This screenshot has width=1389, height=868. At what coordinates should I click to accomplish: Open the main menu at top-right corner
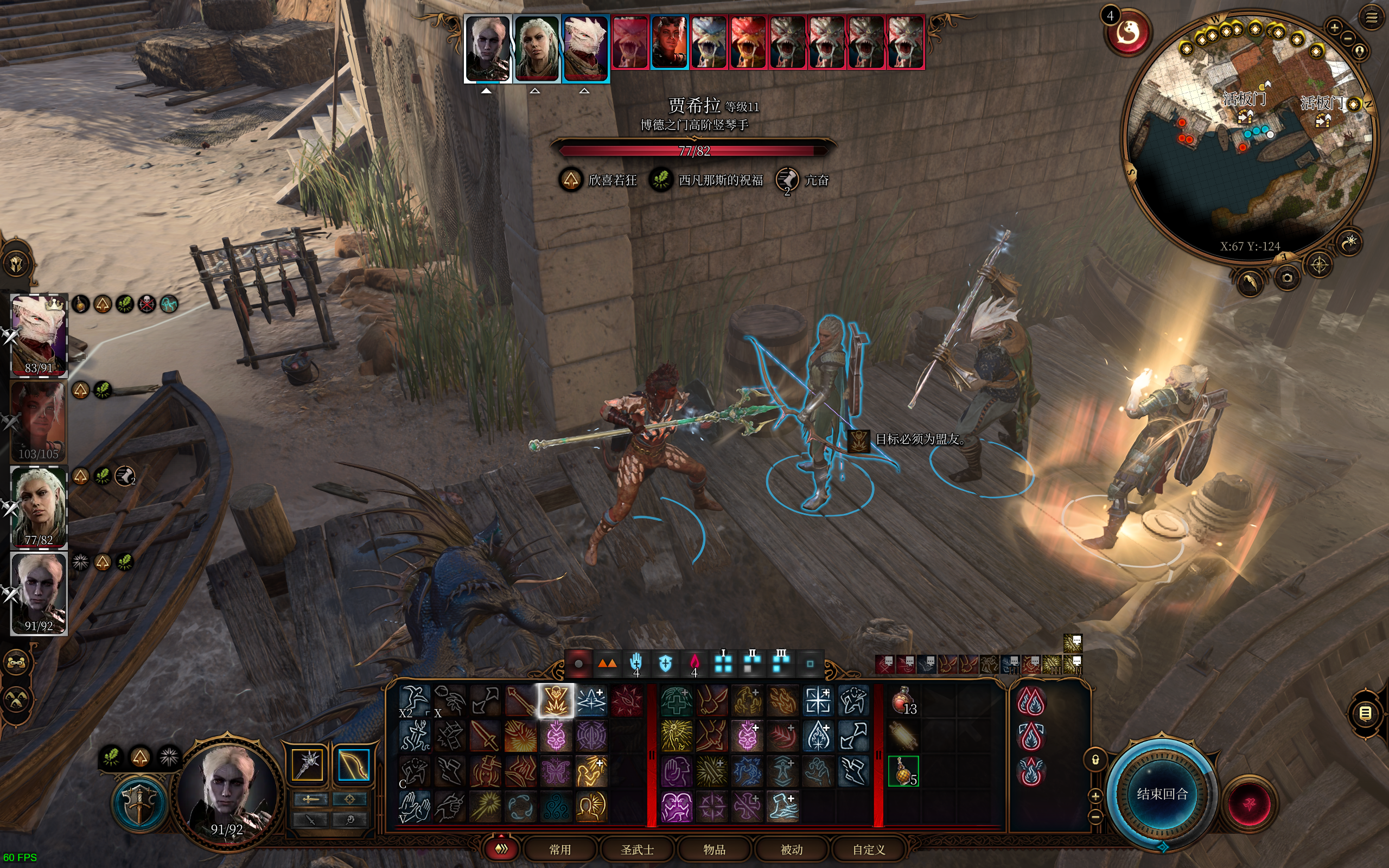(1371, 18)
